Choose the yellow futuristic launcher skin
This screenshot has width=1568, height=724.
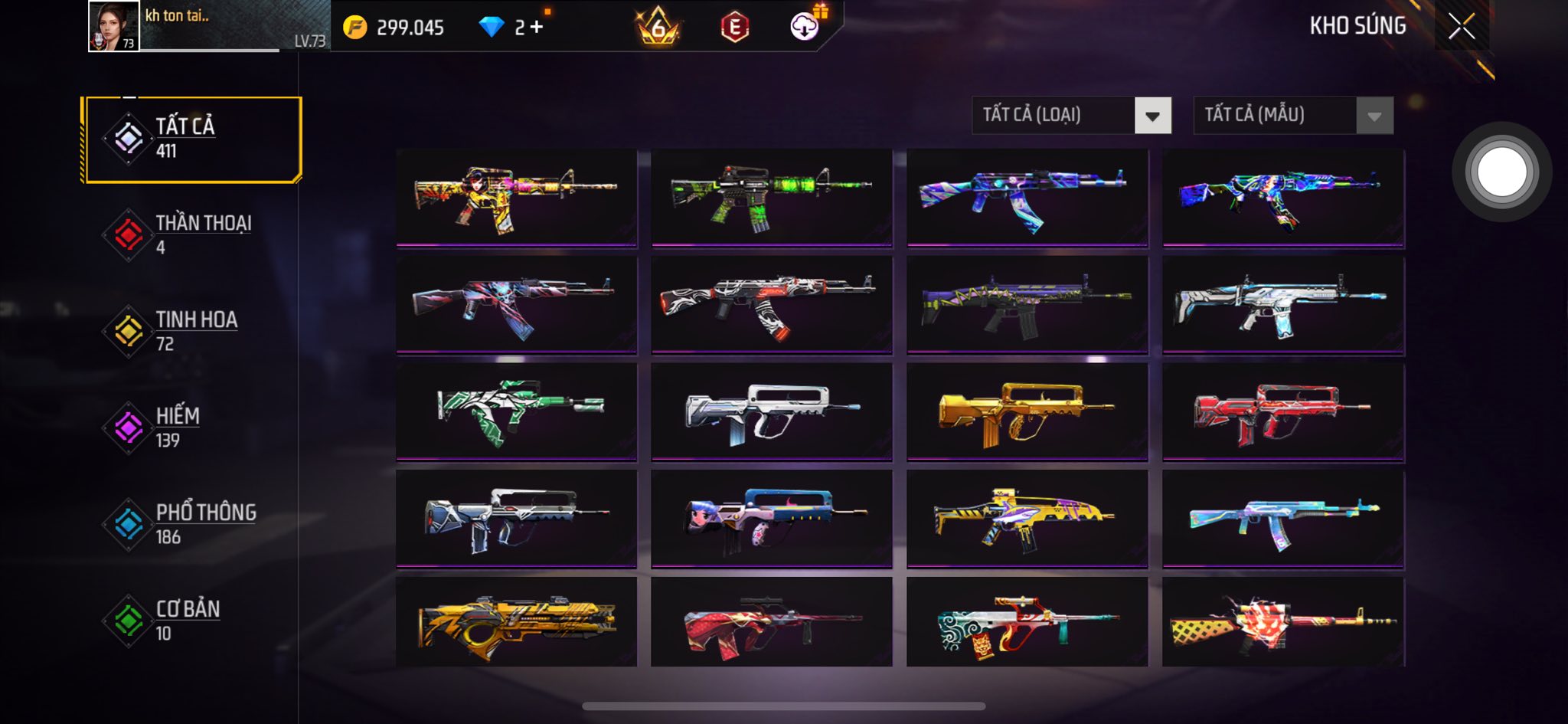click(516, 622)
